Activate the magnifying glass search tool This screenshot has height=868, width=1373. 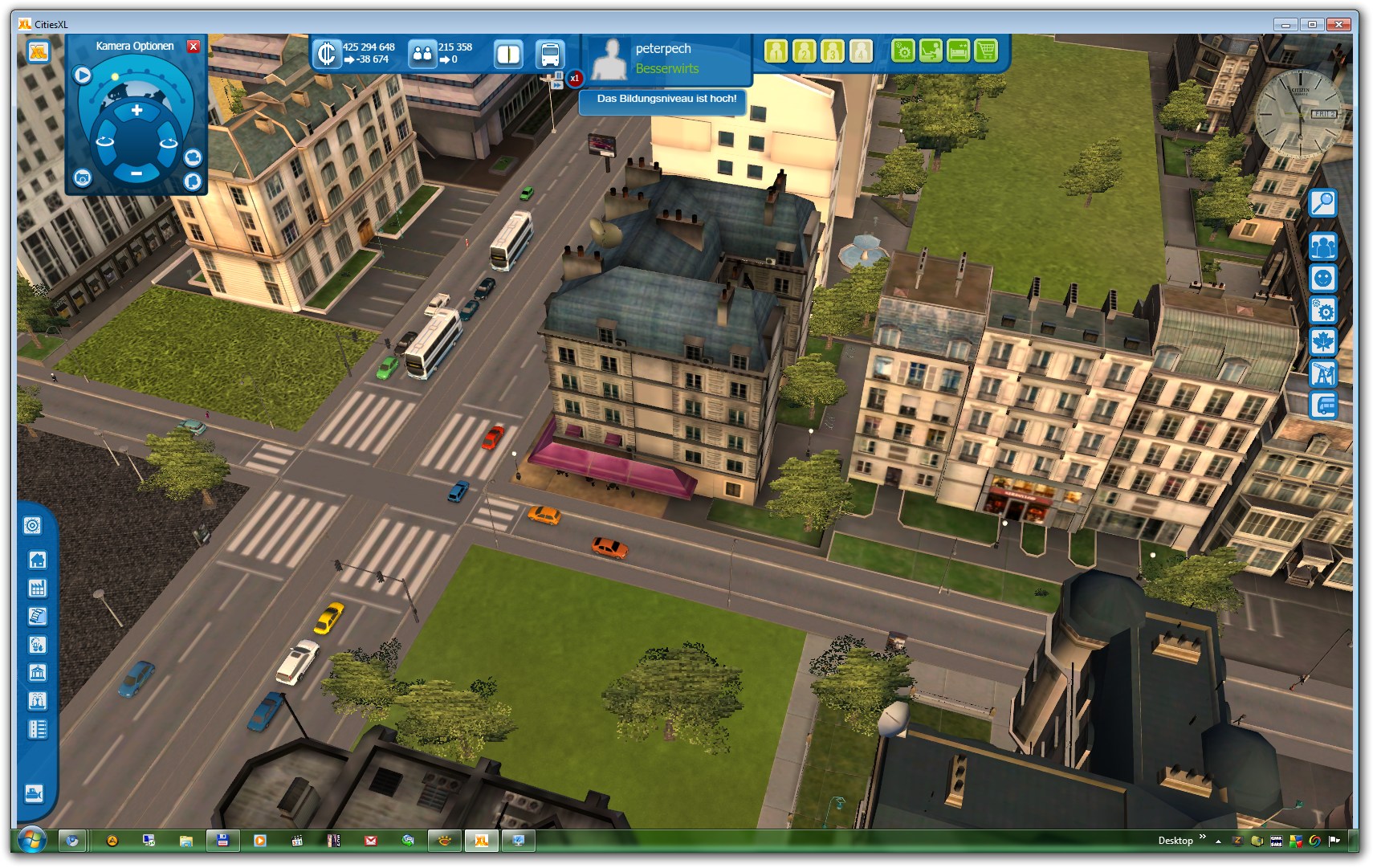coord(1322,203)
